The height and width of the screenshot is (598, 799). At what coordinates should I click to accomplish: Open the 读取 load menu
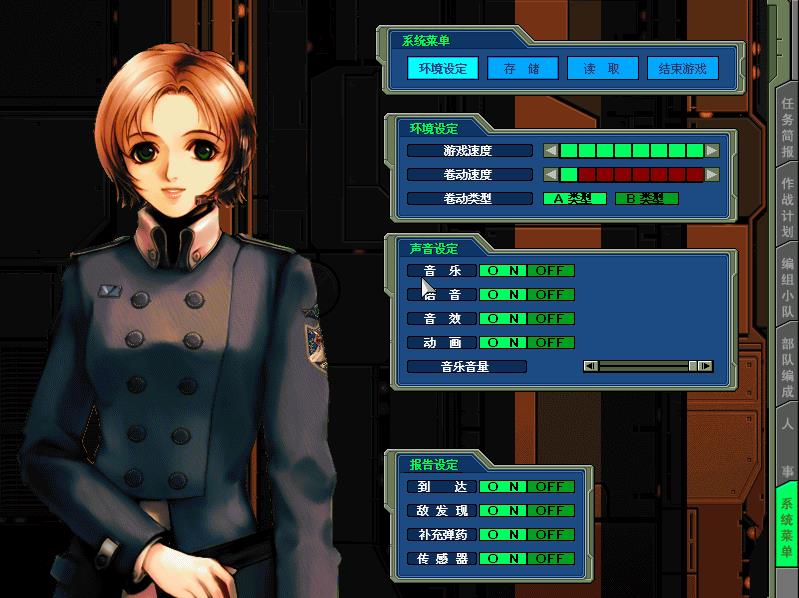tap(602, 69)
